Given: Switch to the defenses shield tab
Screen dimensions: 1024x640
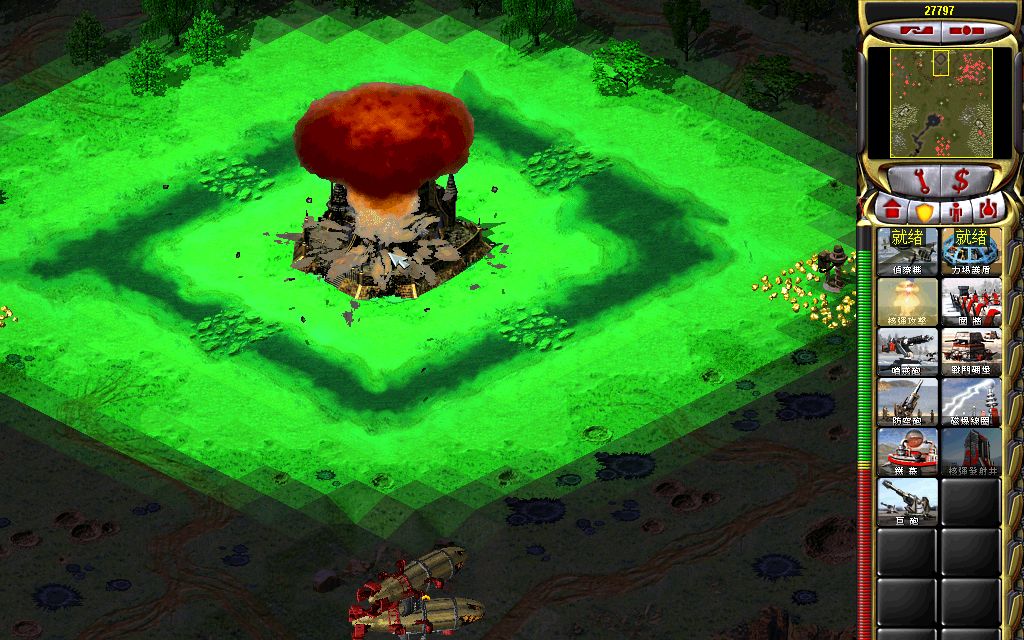Looking at the screenshot, I should point(925,211).
